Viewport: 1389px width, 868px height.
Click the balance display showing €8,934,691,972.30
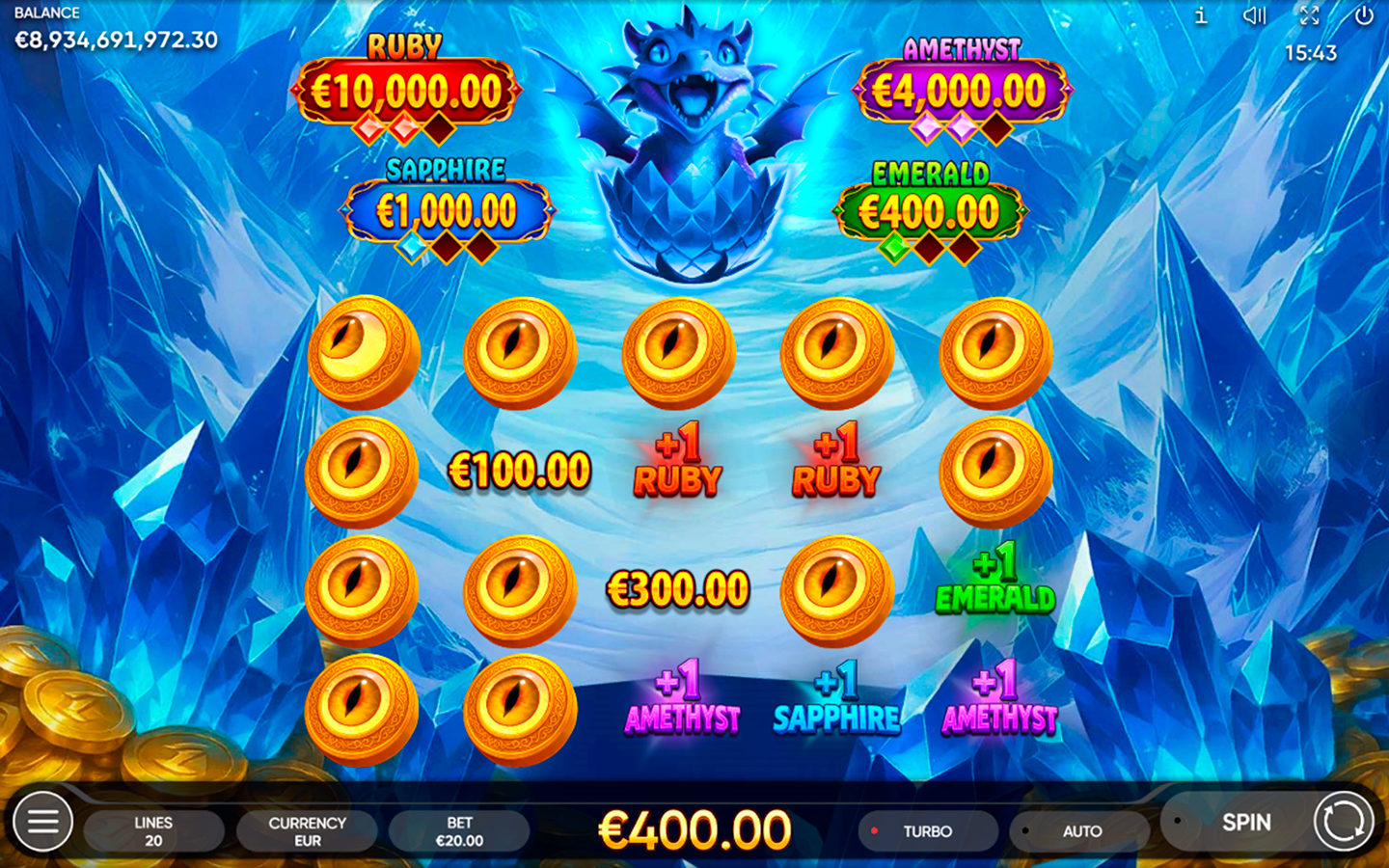pos(114,41)
